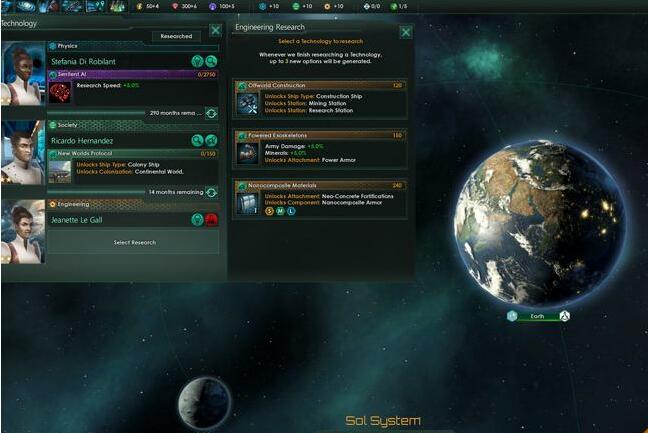
Task: Click the red icon beside Jeanette Le Gall
Action: tap(211, 220)
